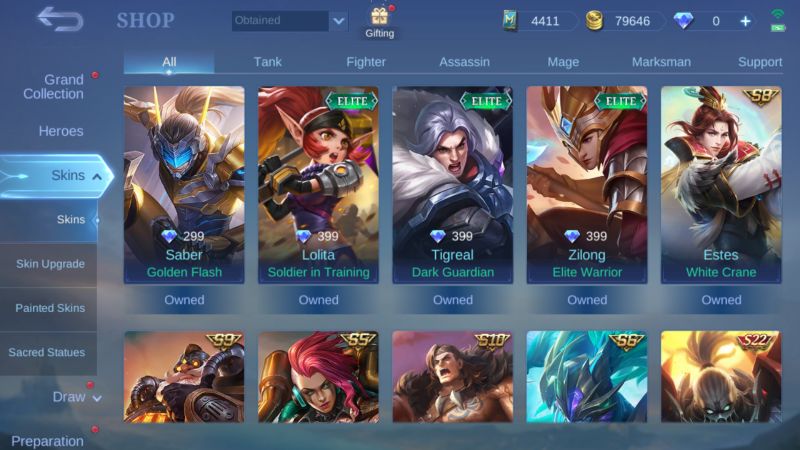Select Lolita Soldier in Training skin
The height and width of the screenshot is (450, 800).
(x=318, y=185)
